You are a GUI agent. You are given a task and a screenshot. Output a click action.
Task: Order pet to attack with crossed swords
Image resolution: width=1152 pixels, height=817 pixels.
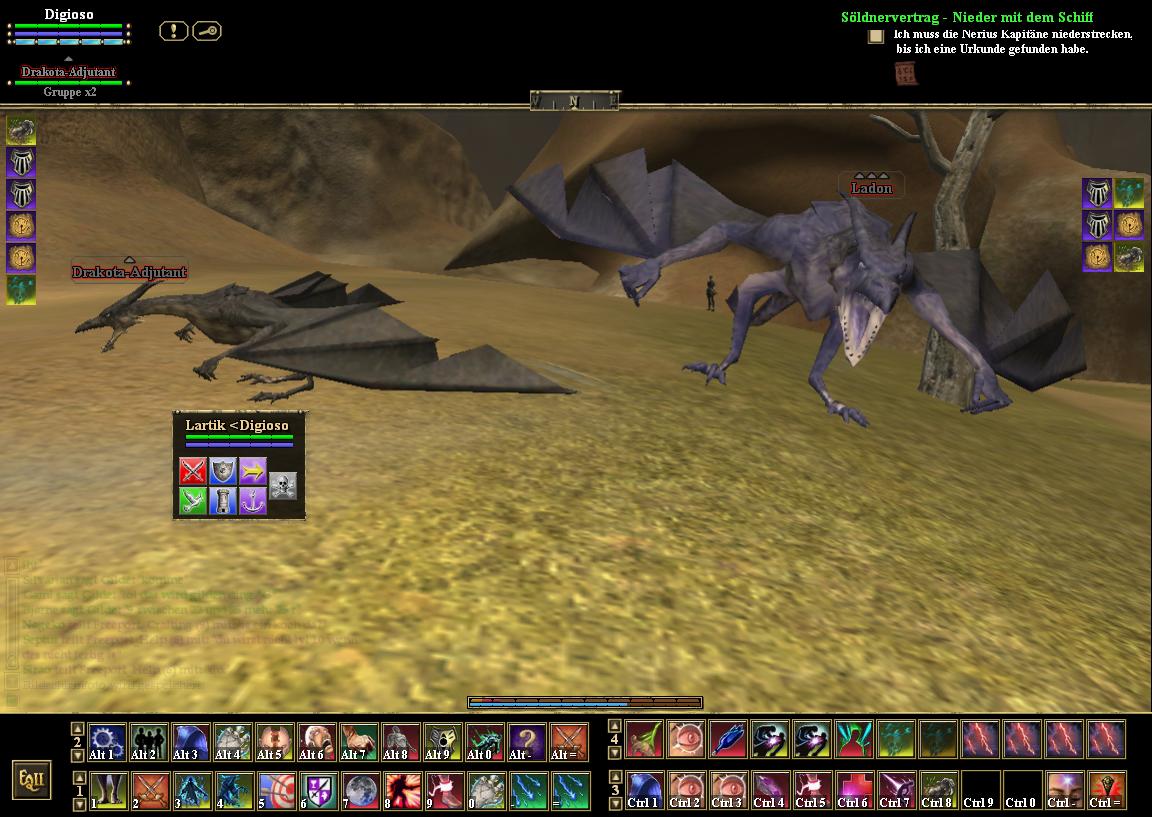click(x=192, y=470)
